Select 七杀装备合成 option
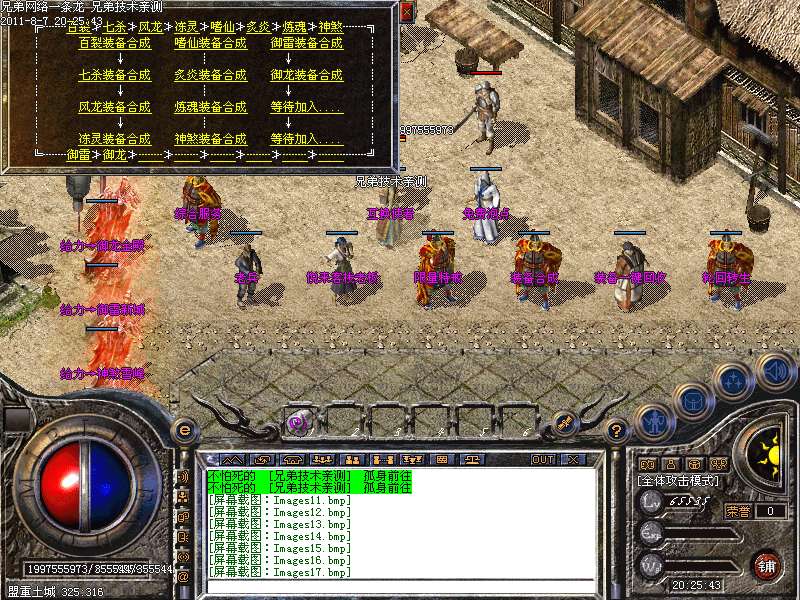This screenshot has width=800, height=600. 115,75
